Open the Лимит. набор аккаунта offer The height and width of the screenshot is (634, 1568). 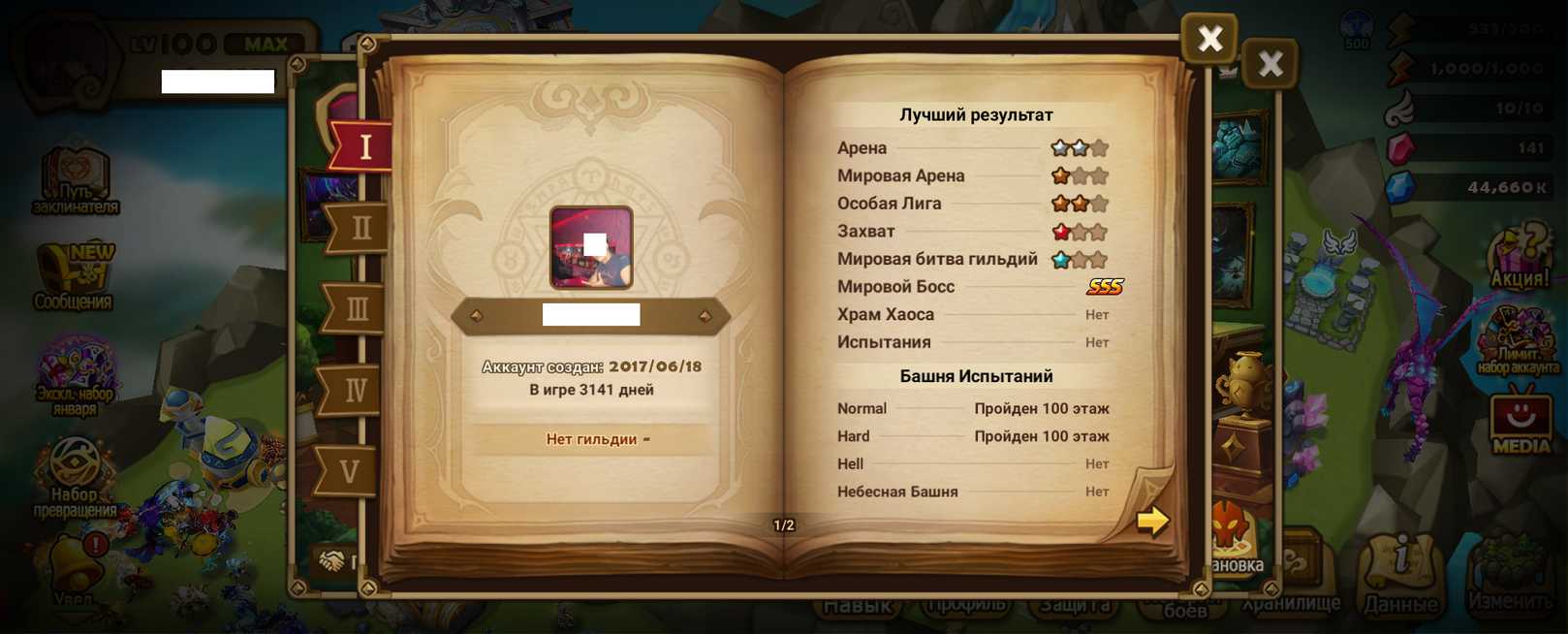click(1518, 340)
